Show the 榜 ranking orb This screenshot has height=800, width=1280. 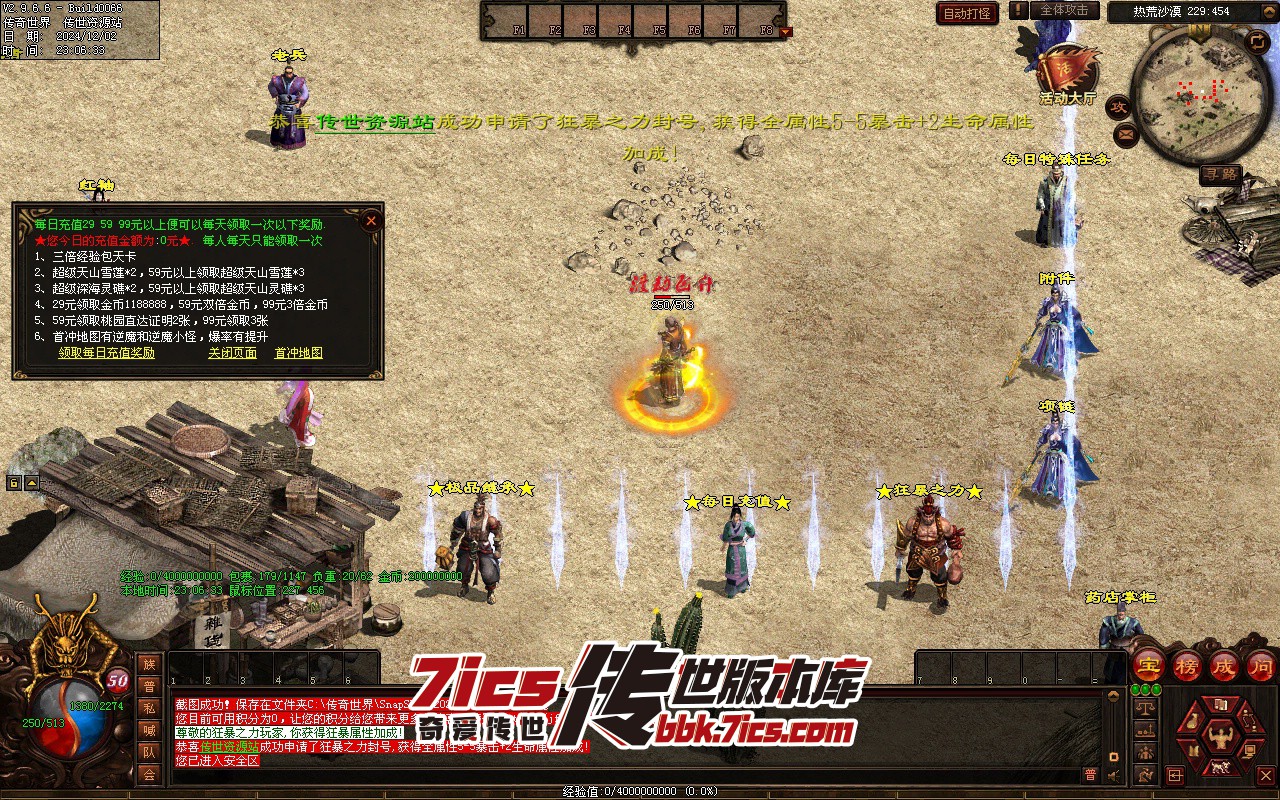pos(1187,665)
